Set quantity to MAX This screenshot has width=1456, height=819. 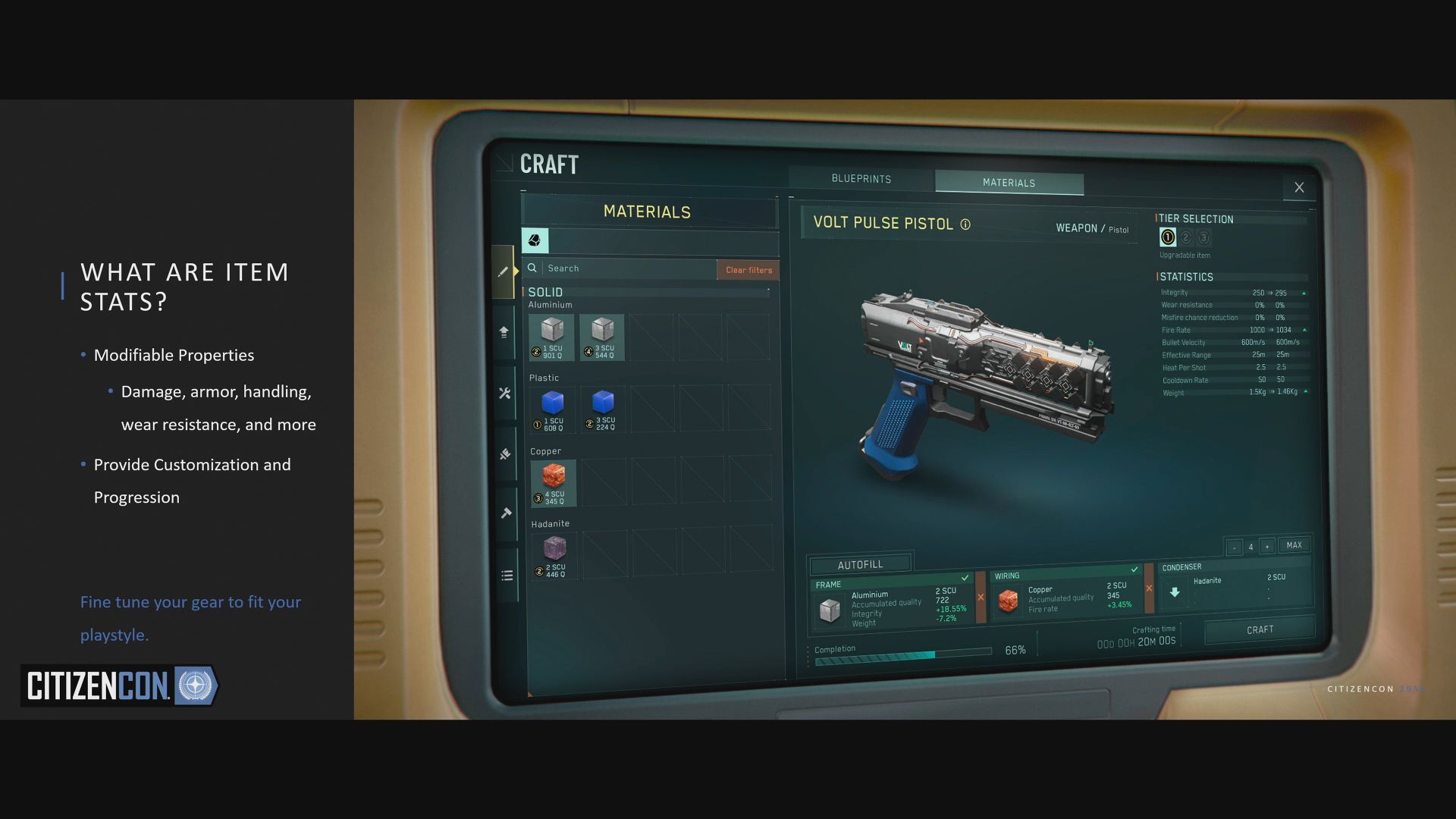point(1294,545)
